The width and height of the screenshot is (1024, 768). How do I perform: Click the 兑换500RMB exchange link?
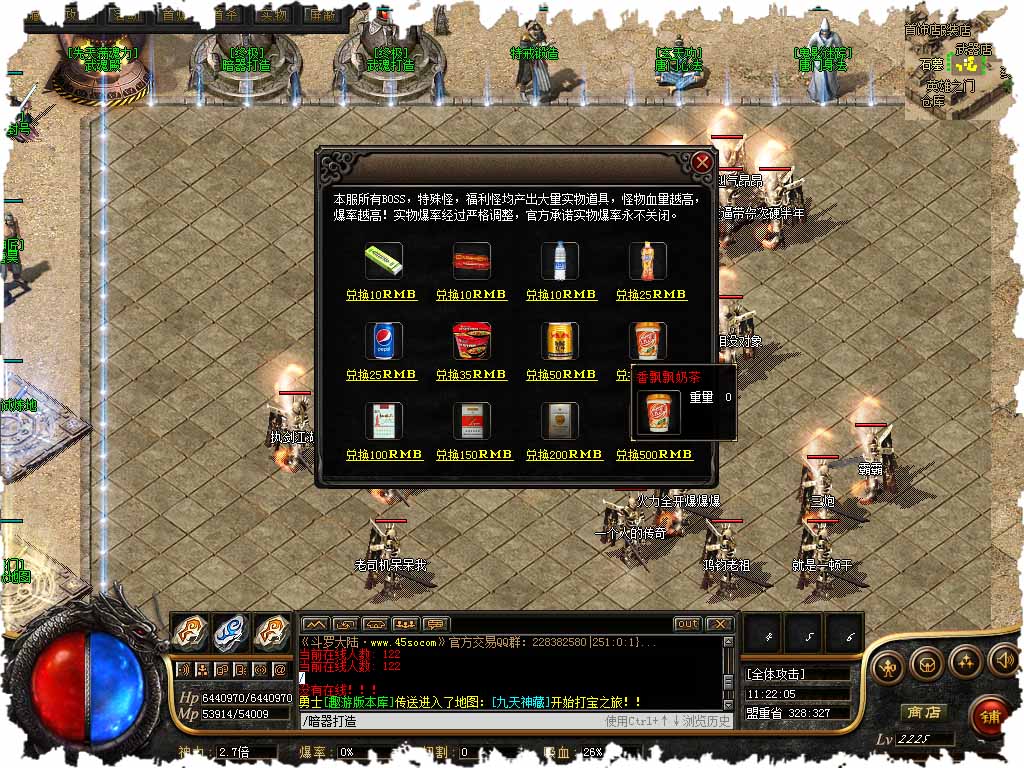point(653,455)
